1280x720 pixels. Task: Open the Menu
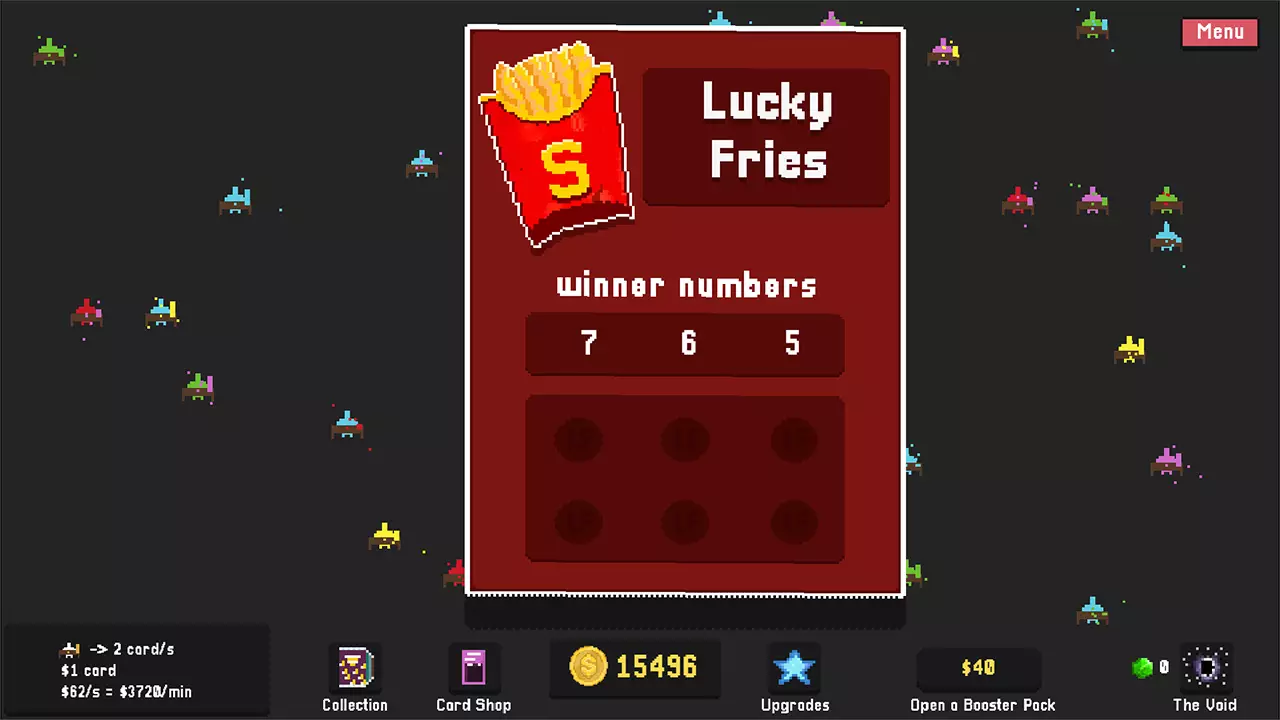coord(1219,32)
